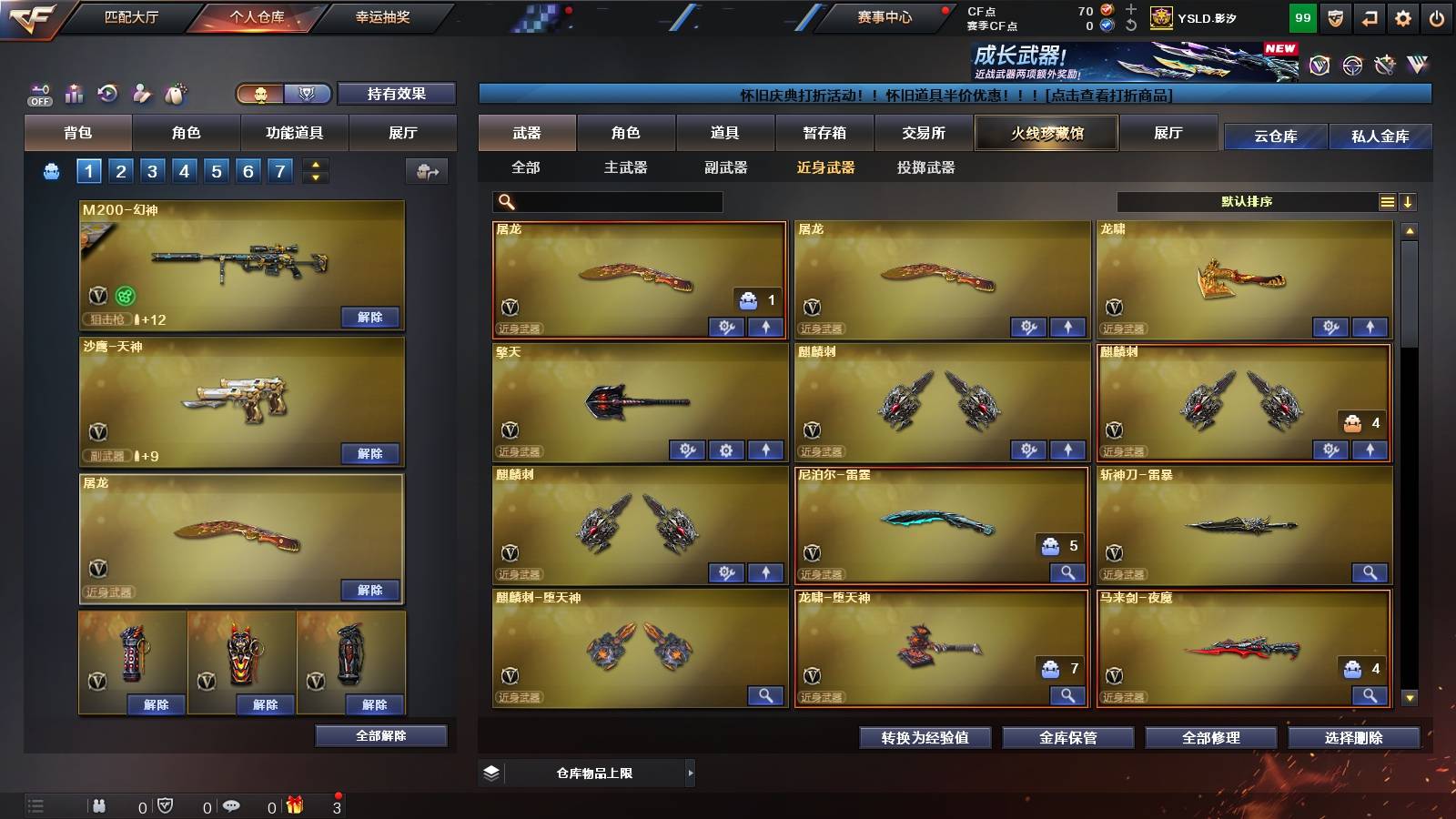The height and width of the screenshot is (819, 1456).
Task: Click the replay arrow icon in left toolbar
Action: click(x=106, y=91)
